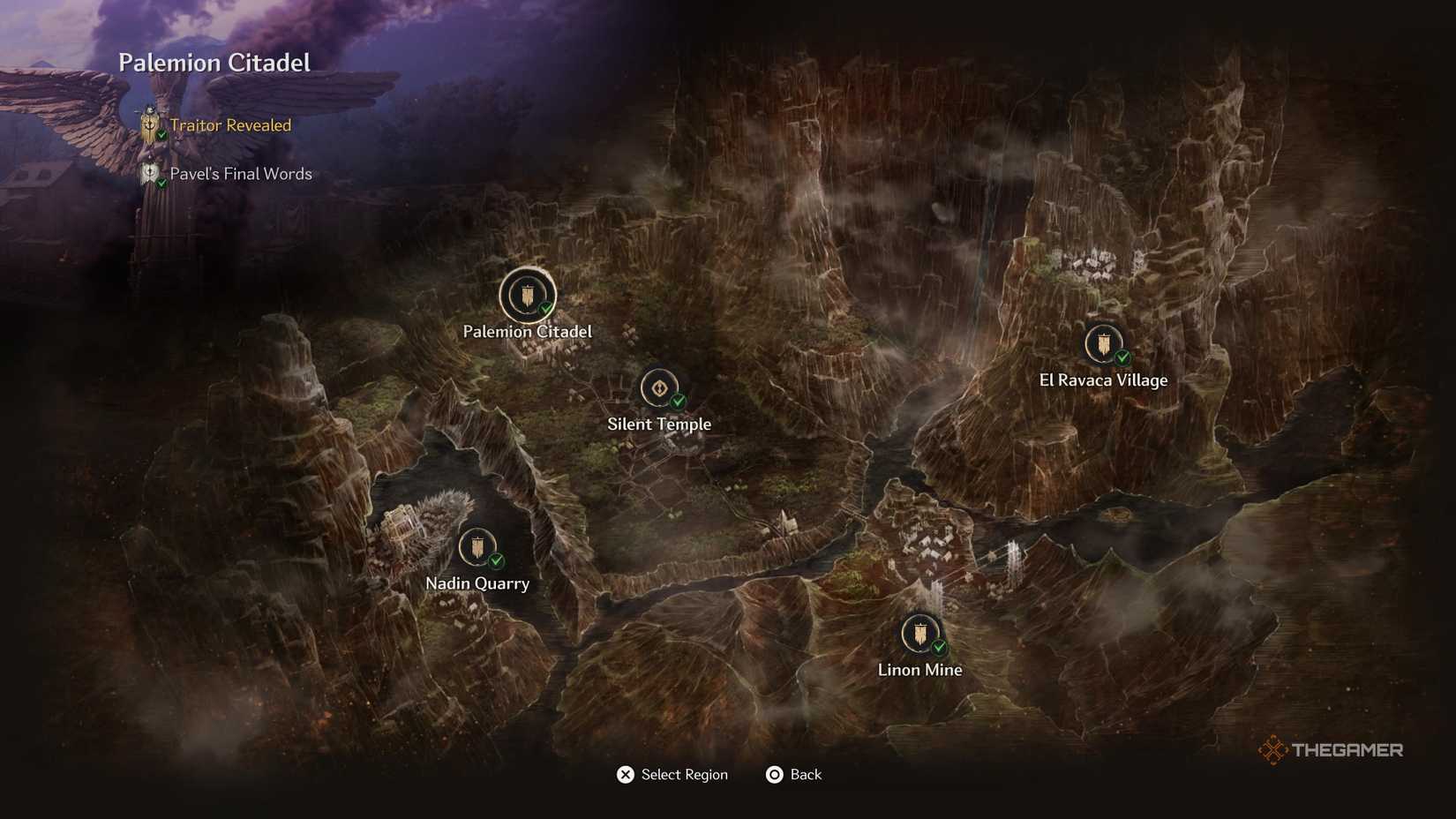
Task: Click the Traitor Revealed quest icon
Action: point(148,123)
